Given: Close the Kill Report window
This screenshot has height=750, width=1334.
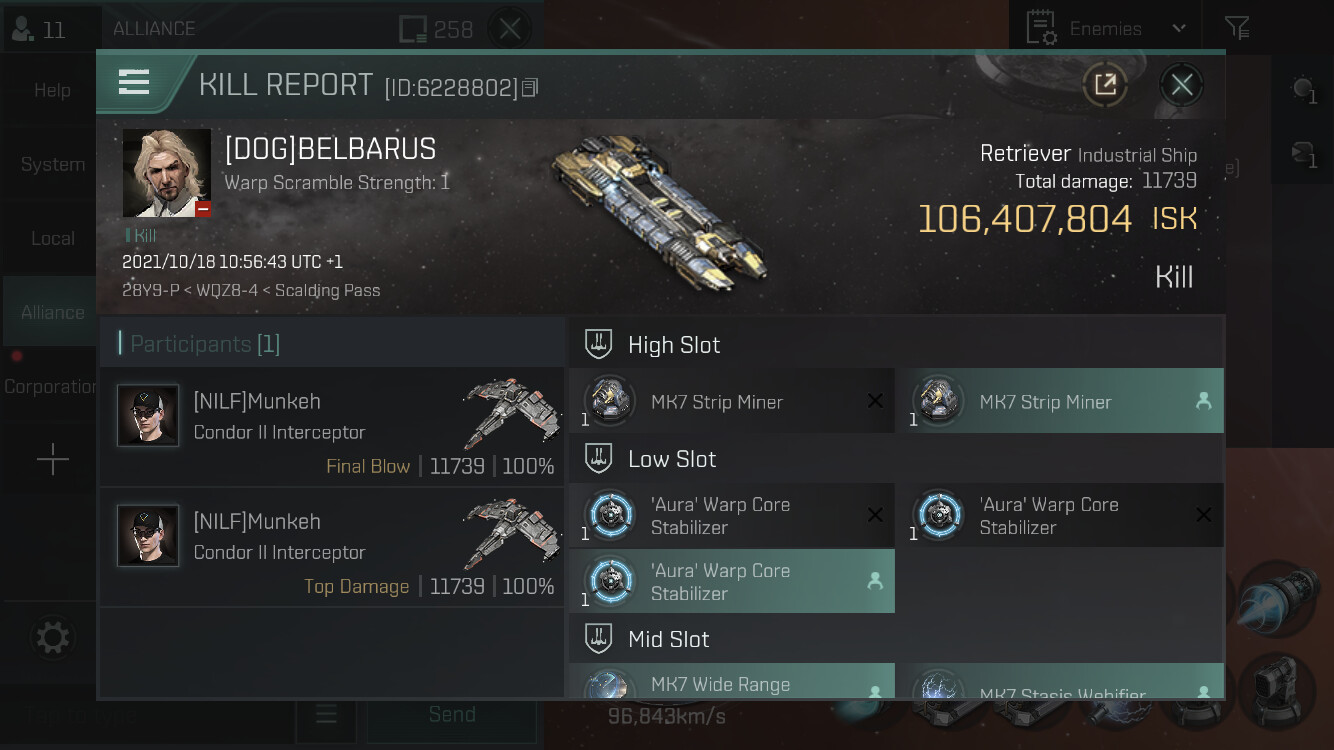Looking at the screenshot, I should [1181, 85].
